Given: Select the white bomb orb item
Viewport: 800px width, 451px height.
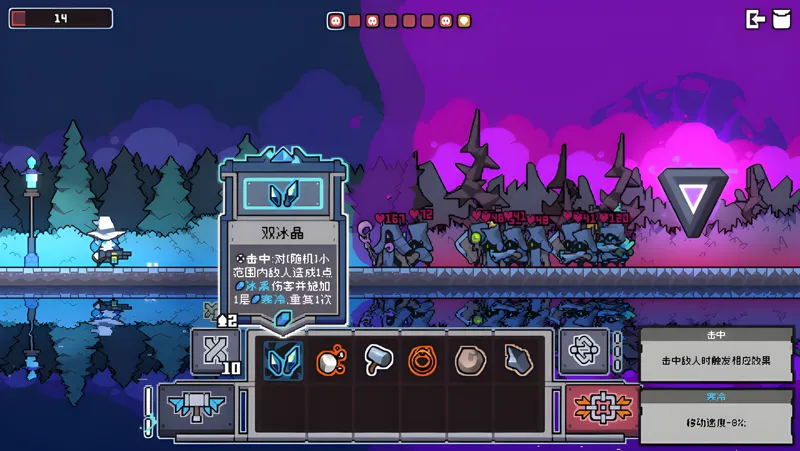Looking at the screenshot, I should (331, 360).
